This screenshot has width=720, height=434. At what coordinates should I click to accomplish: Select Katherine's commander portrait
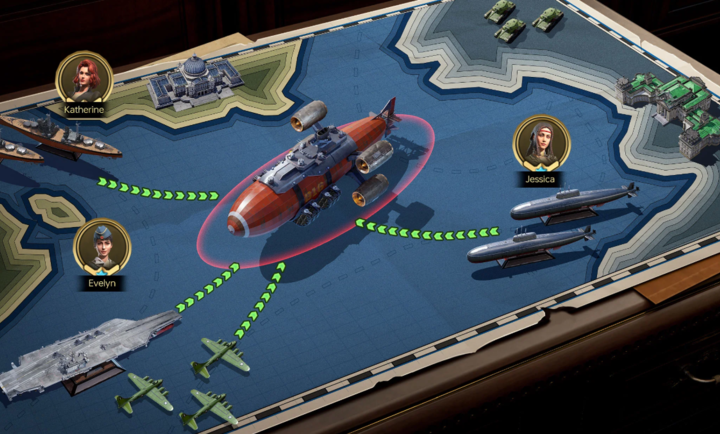[84, 76]
